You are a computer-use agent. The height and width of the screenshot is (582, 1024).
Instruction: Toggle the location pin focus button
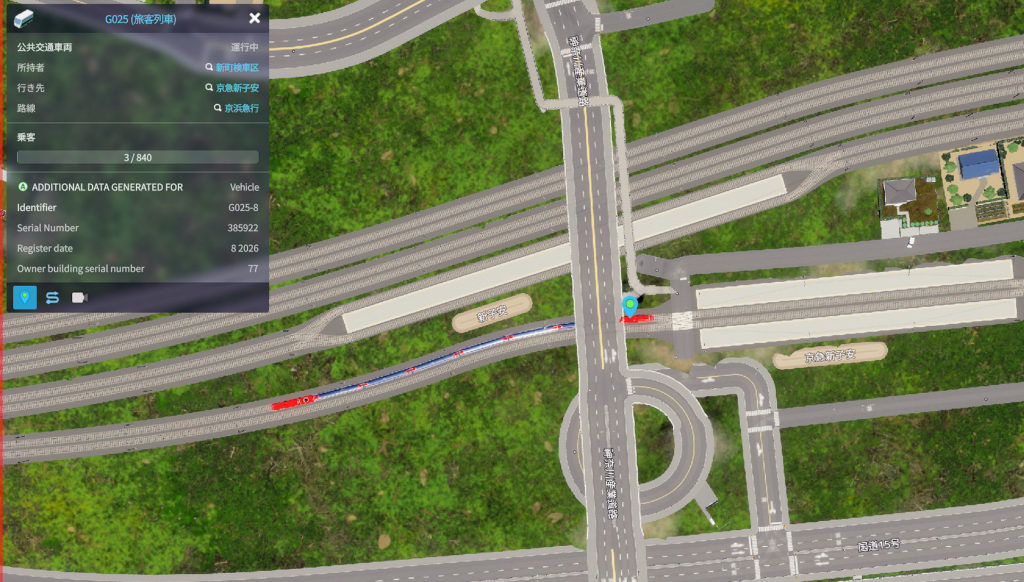[25, 297]
